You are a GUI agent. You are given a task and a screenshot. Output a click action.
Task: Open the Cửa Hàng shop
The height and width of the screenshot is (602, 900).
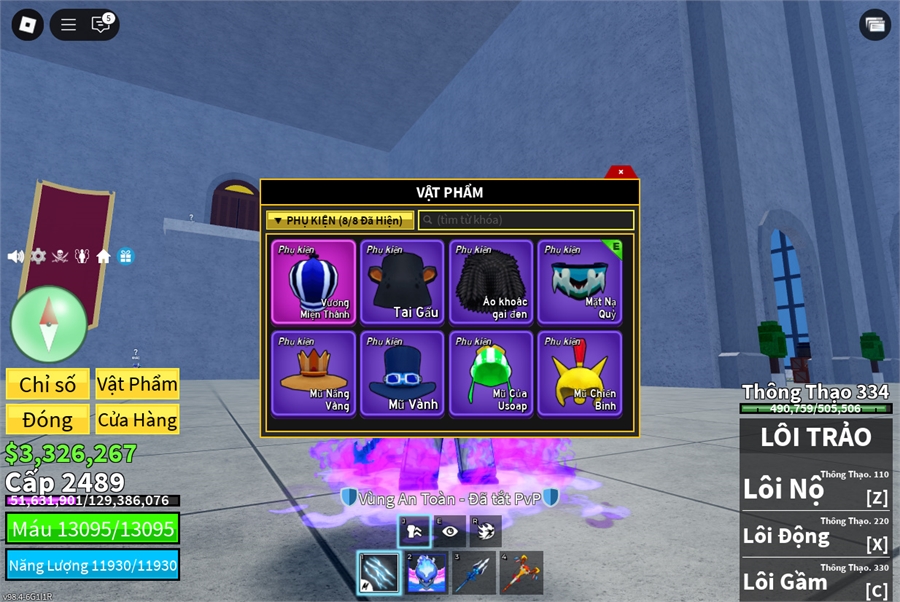tap(137, 420)
